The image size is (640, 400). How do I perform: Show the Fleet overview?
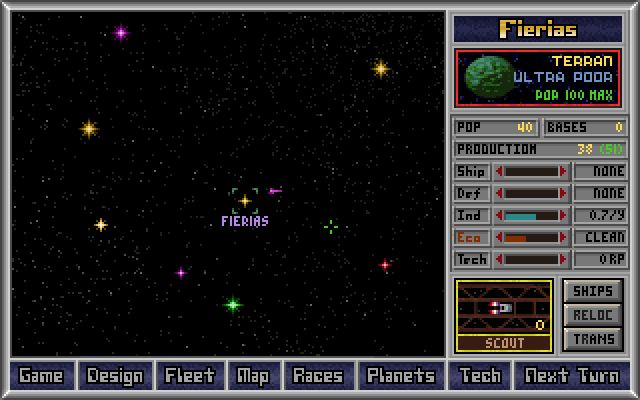pos(189,376)
